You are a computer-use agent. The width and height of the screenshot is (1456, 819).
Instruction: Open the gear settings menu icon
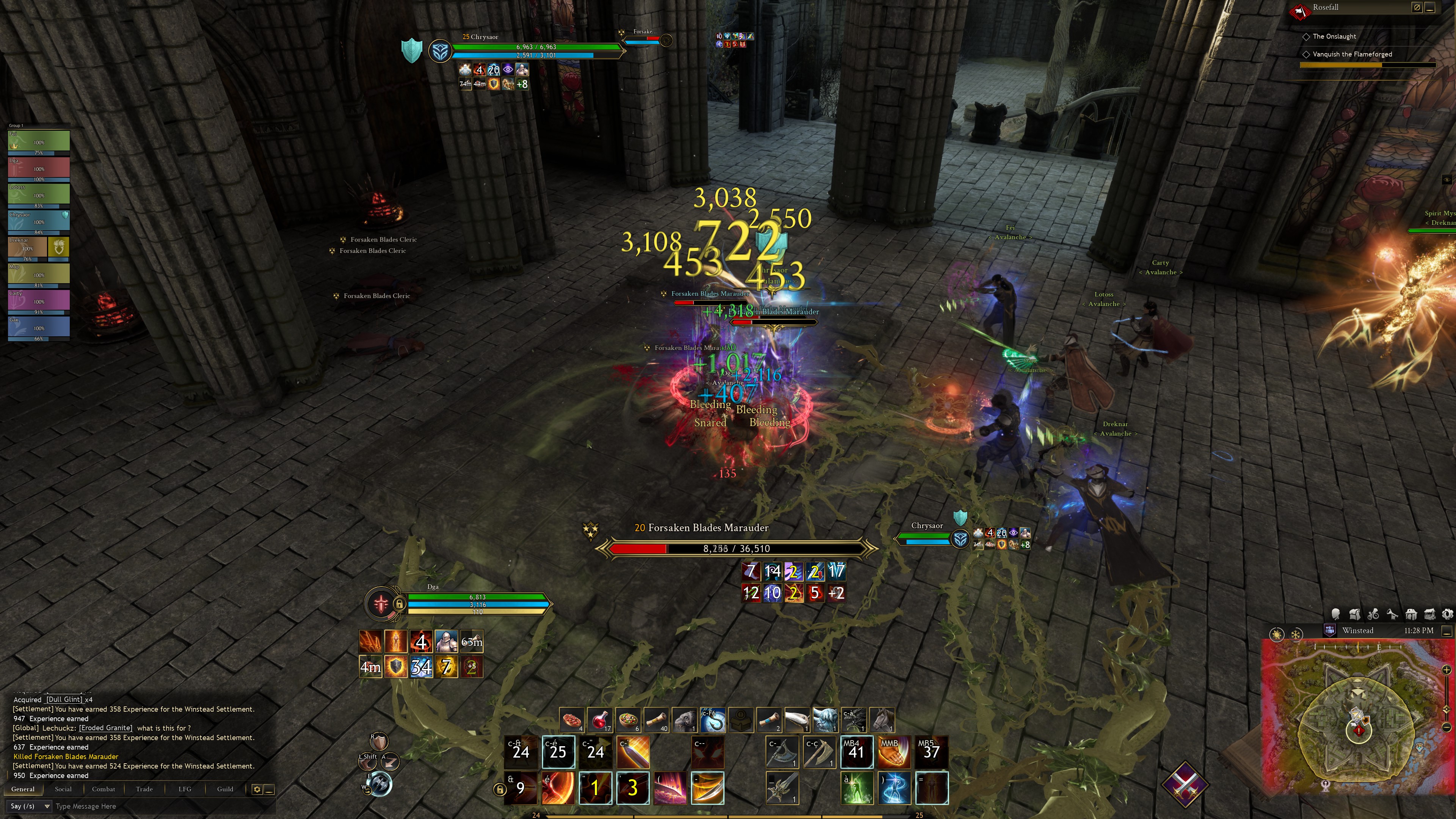(x=1448, y=614)
